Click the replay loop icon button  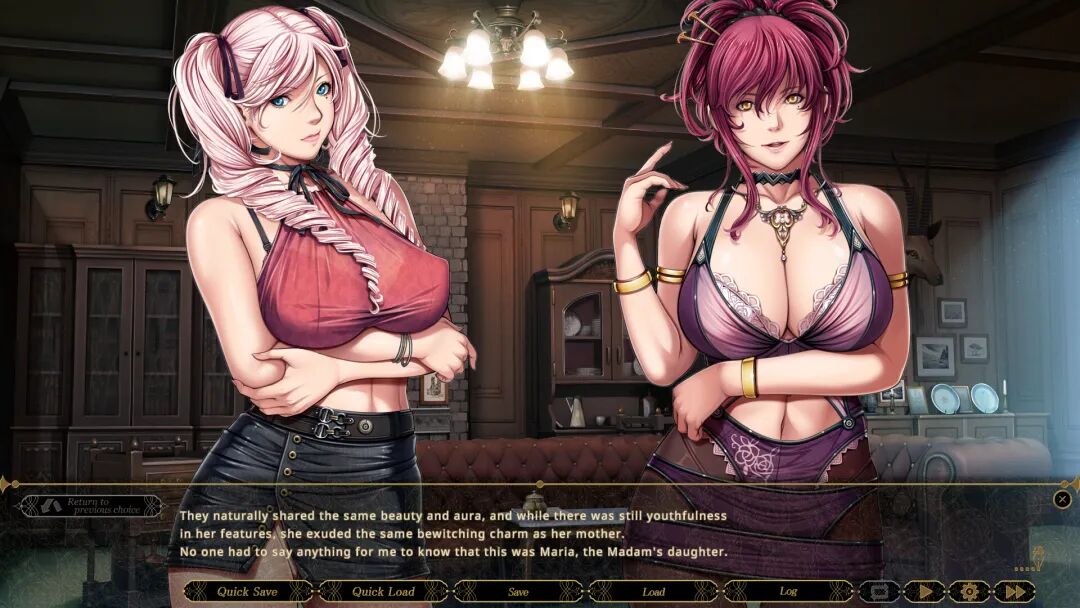pos(880,591)
